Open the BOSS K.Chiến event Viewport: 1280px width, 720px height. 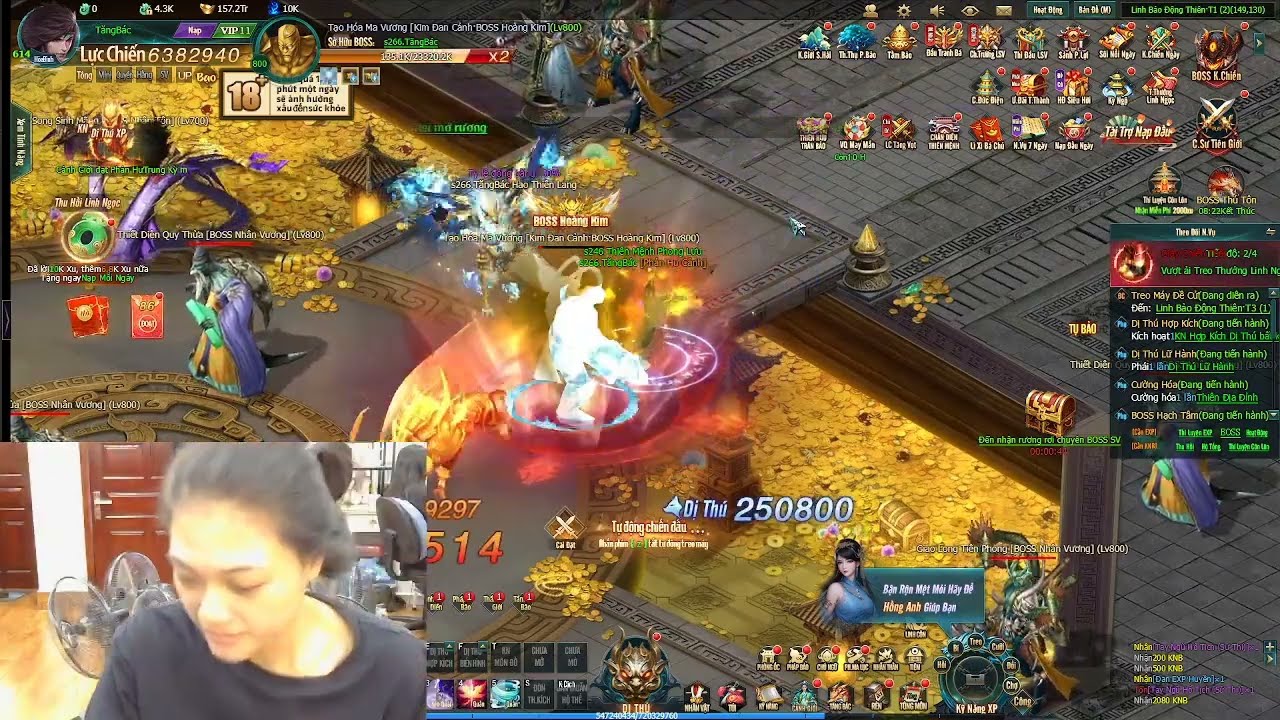pos(1216,54)
